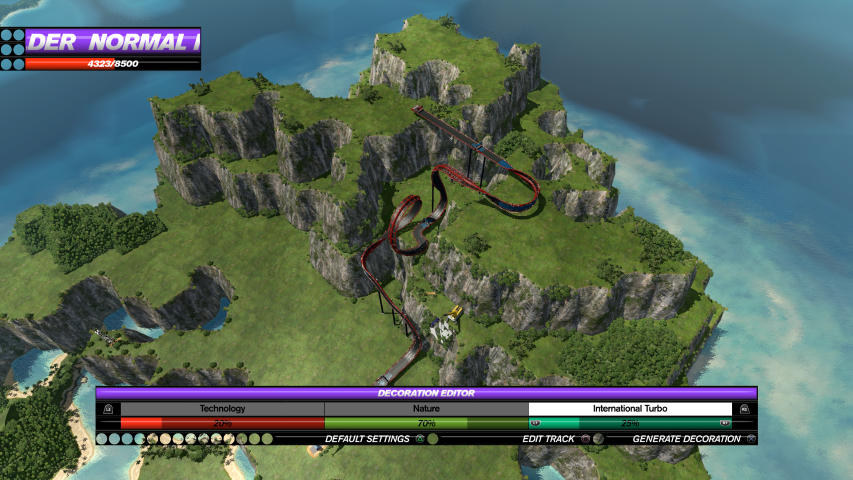Activate Generate Decoration
The height and width of the screenshot is (480, 853).
tap(685, 439)
